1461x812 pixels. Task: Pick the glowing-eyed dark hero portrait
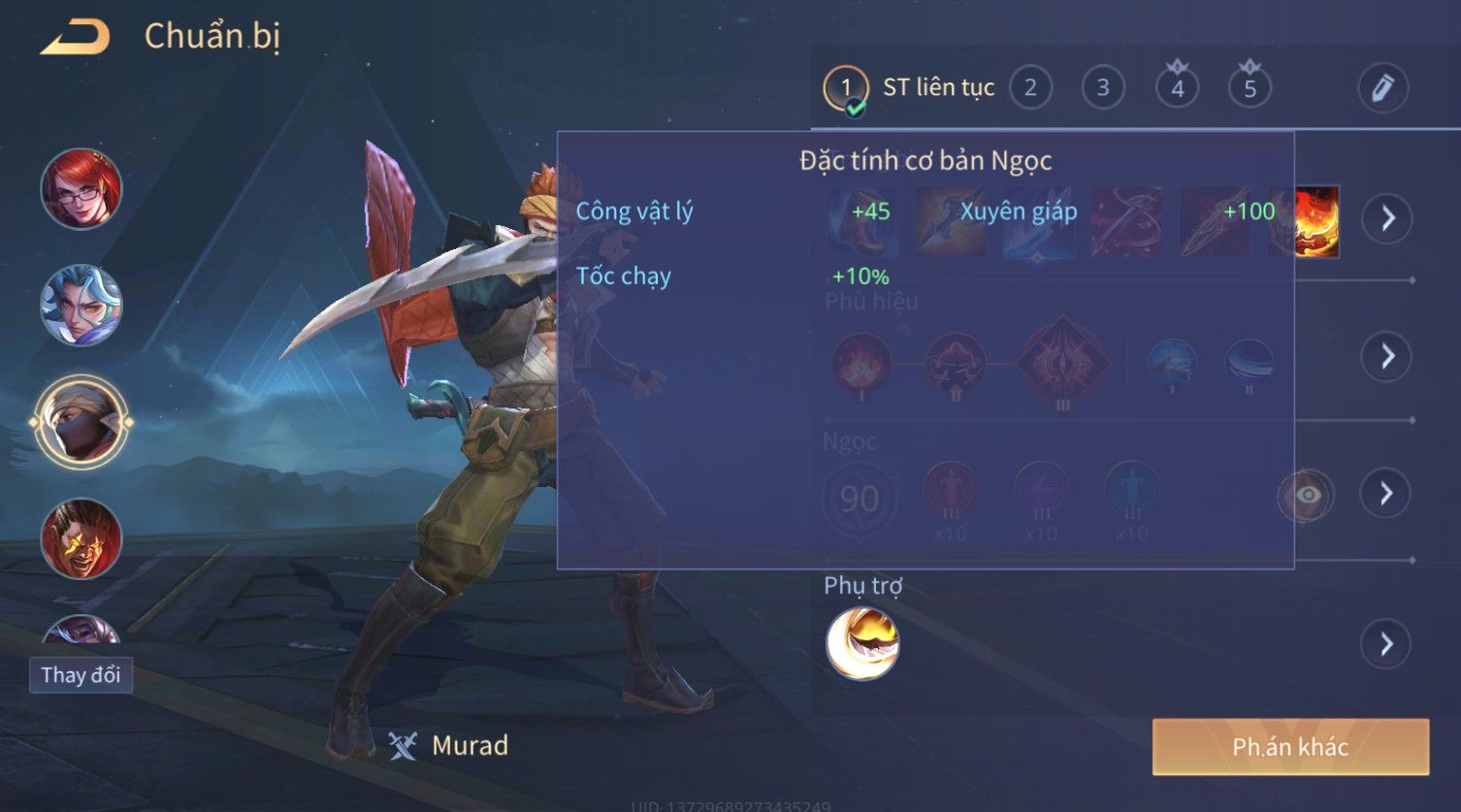pos(81,538)
